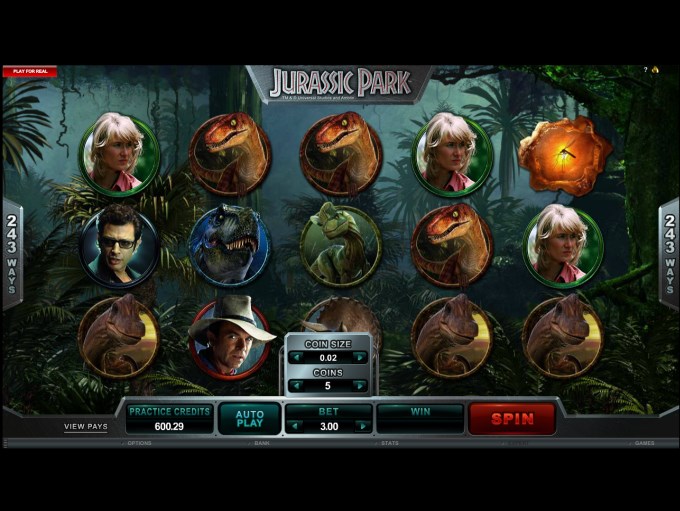The width and height of the screenshot is (680, 511).
Task: Open the View Pays paytable
Action: pos(86,426)
